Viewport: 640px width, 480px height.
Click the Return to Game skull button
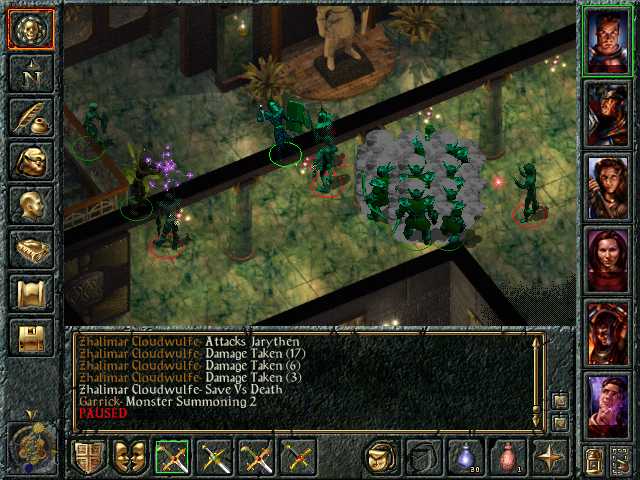click(31, 30)
